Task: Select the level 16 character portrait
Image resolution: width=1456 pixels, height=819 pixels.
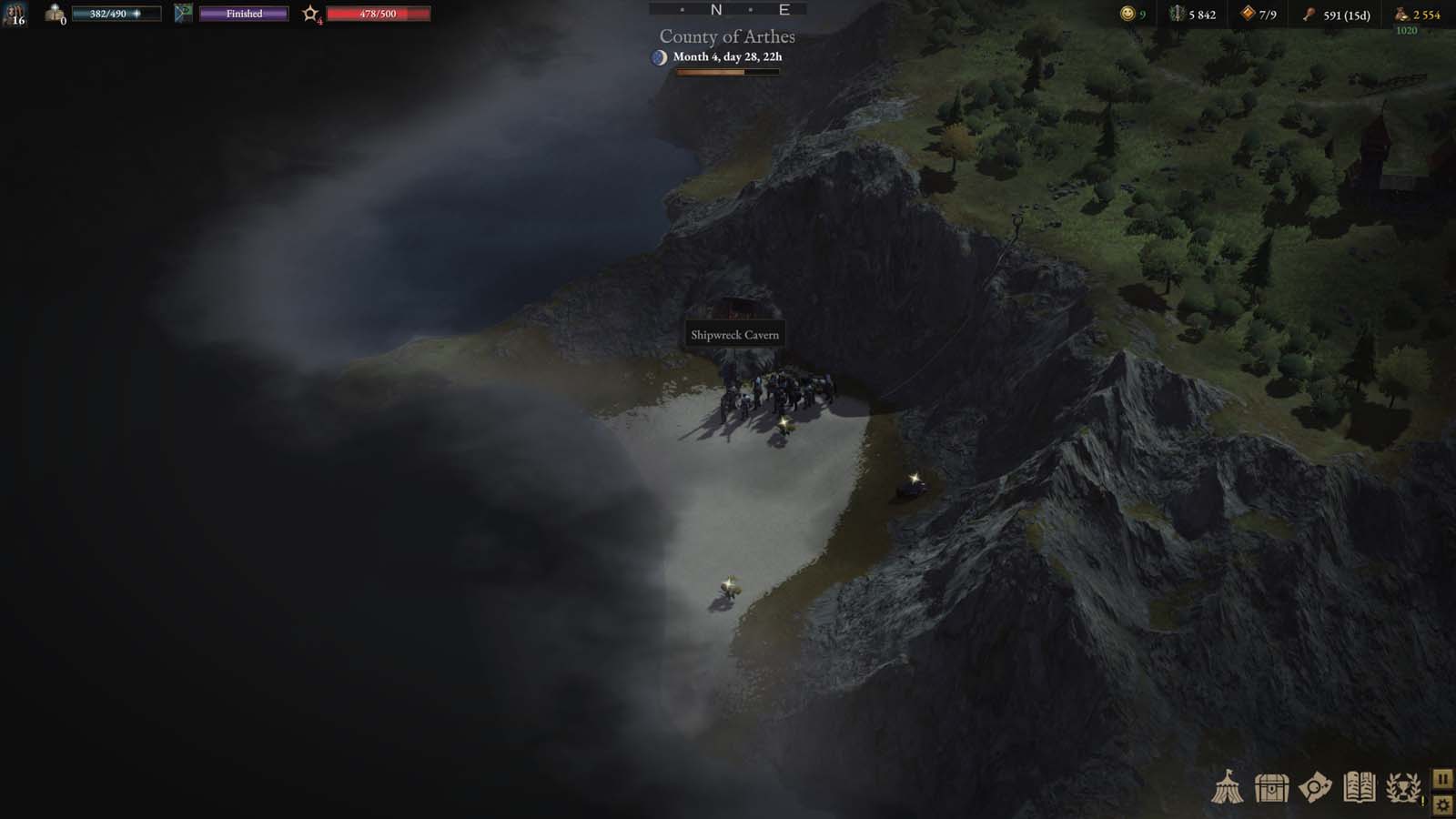Action: point(14,15)
